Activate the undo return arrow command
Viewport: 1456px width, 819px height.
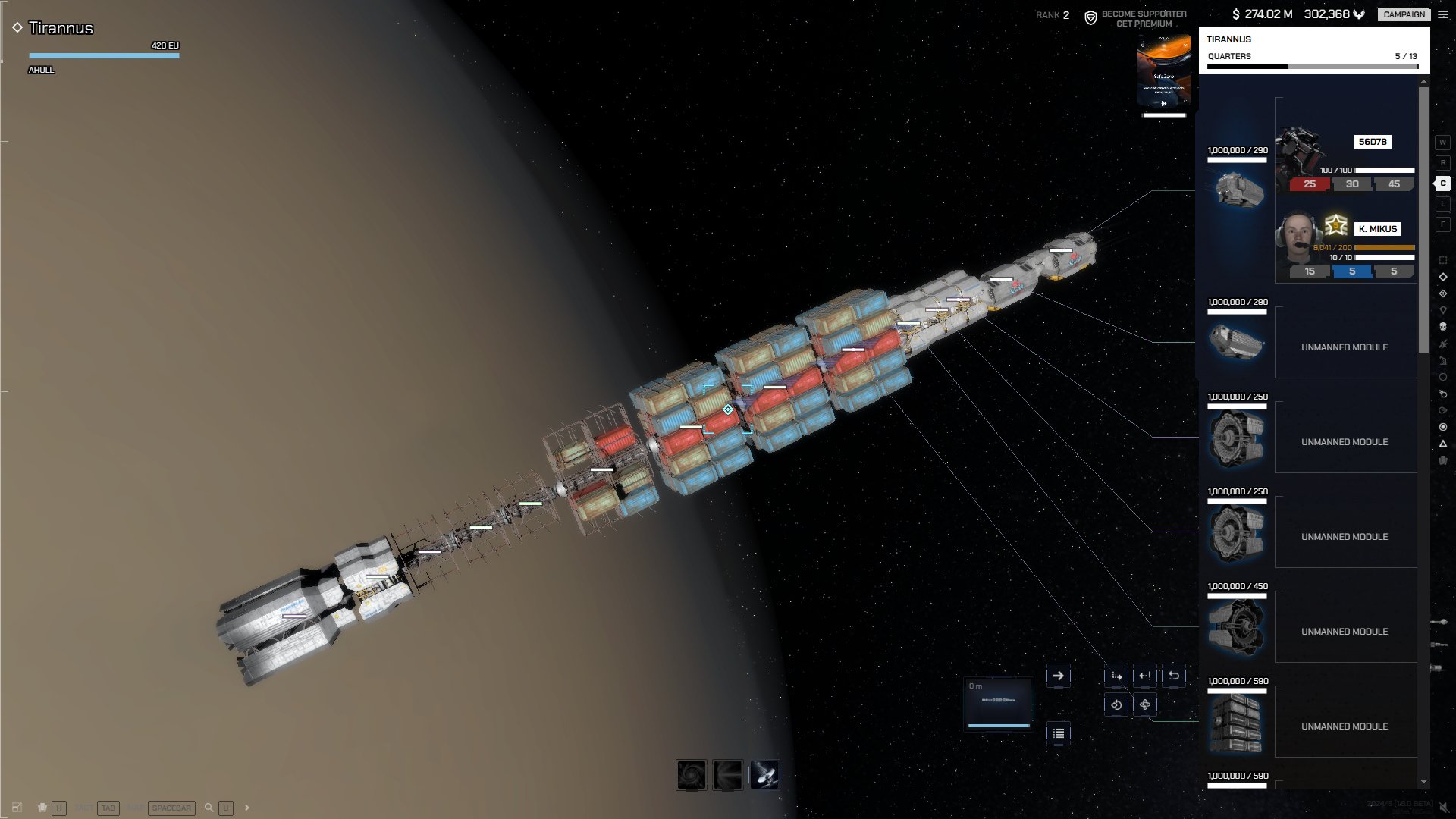point(1174,676)
